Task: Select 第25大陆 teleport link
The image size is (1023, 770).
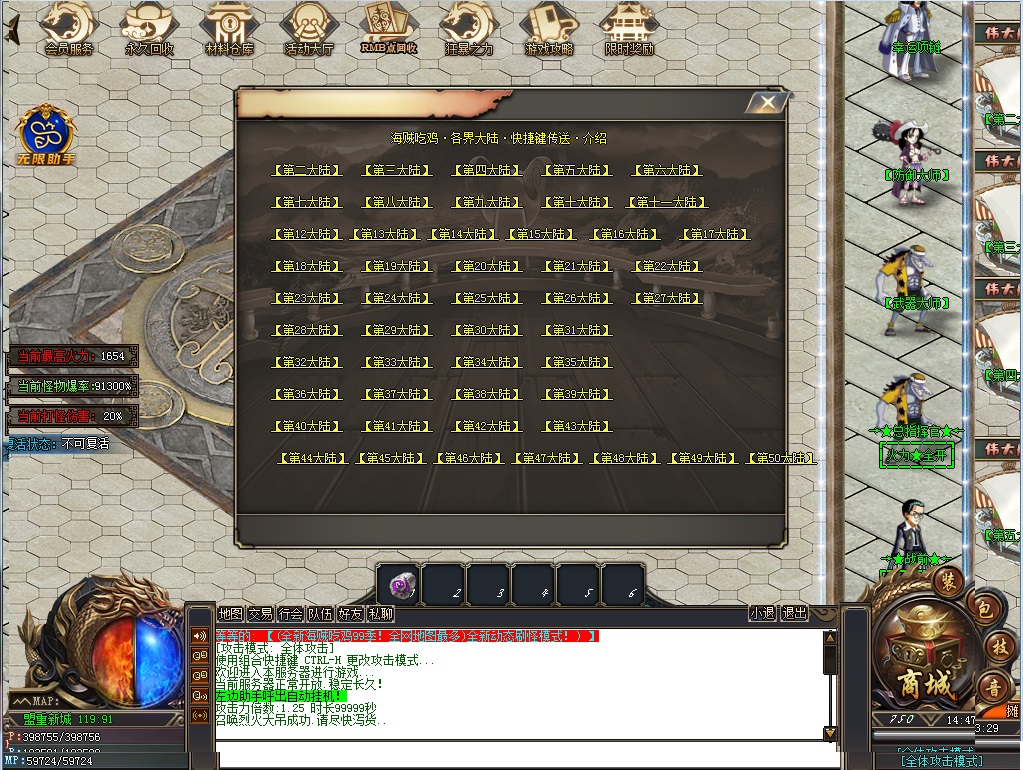Action: pyautogui.click(x=487, y=299)
